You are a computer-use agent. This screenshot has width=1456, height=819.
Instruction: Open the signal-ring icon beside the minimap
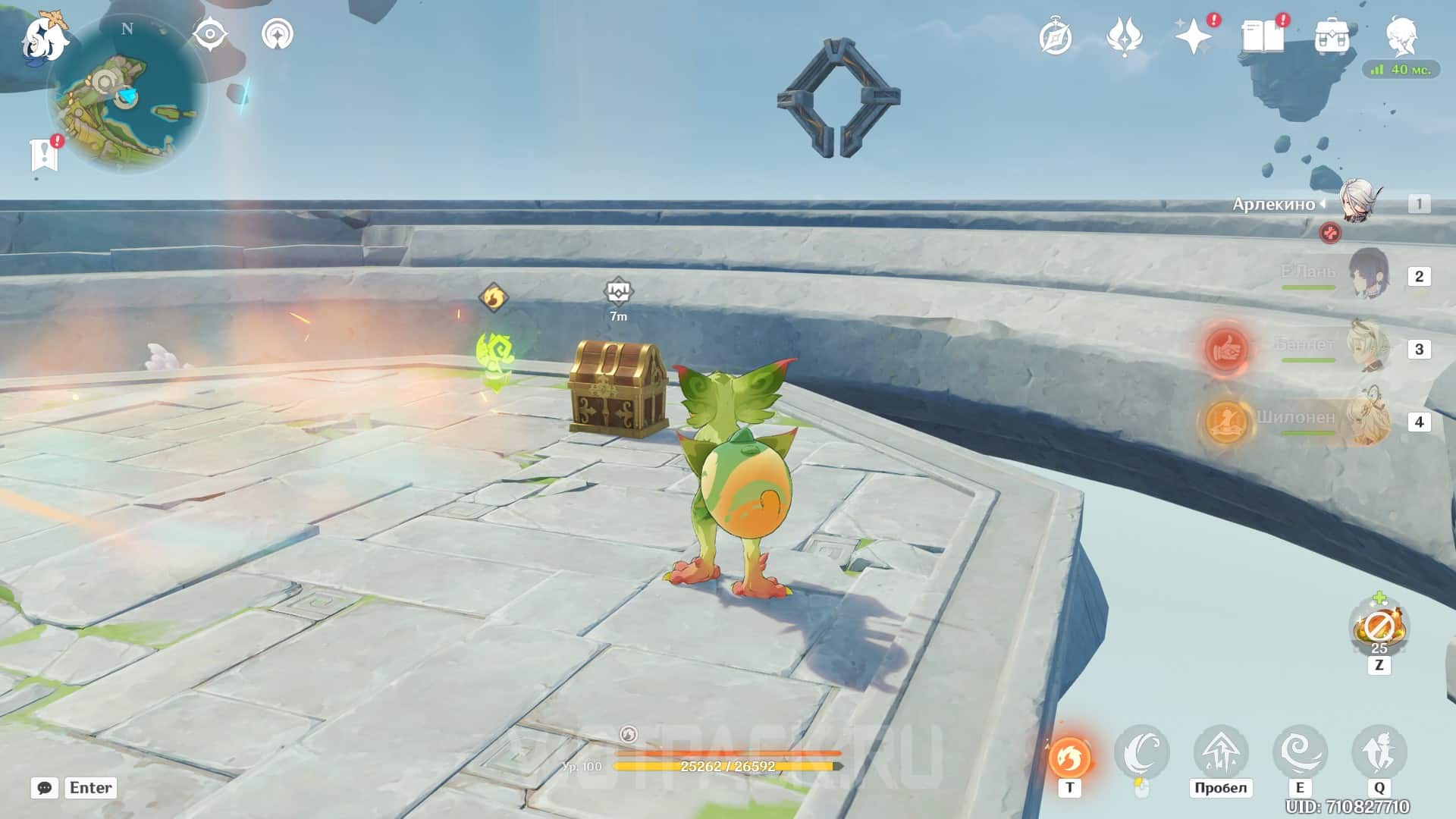point(278,35)
